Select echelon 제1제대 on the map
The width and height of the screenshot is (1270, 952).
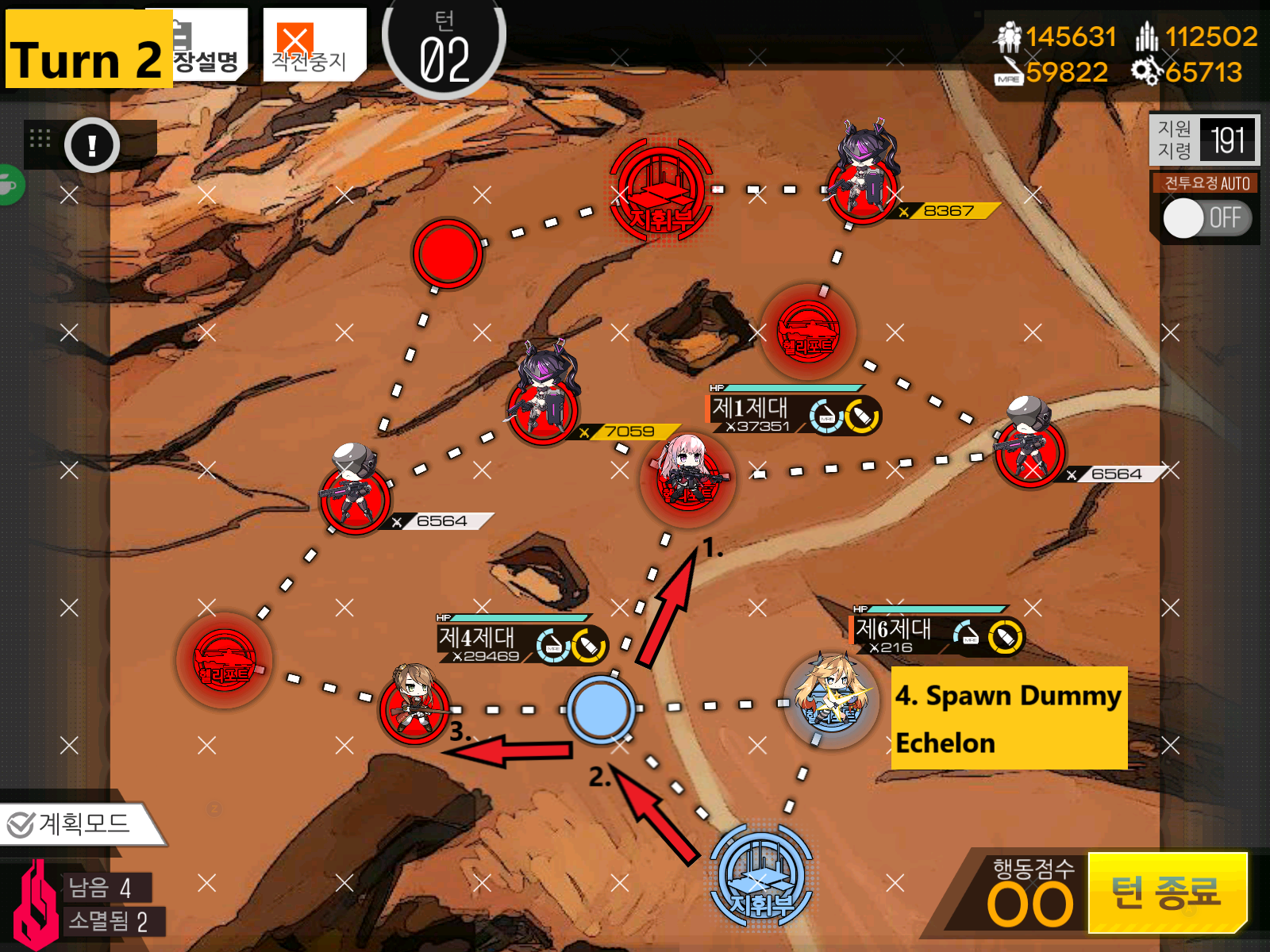(687, 477)
